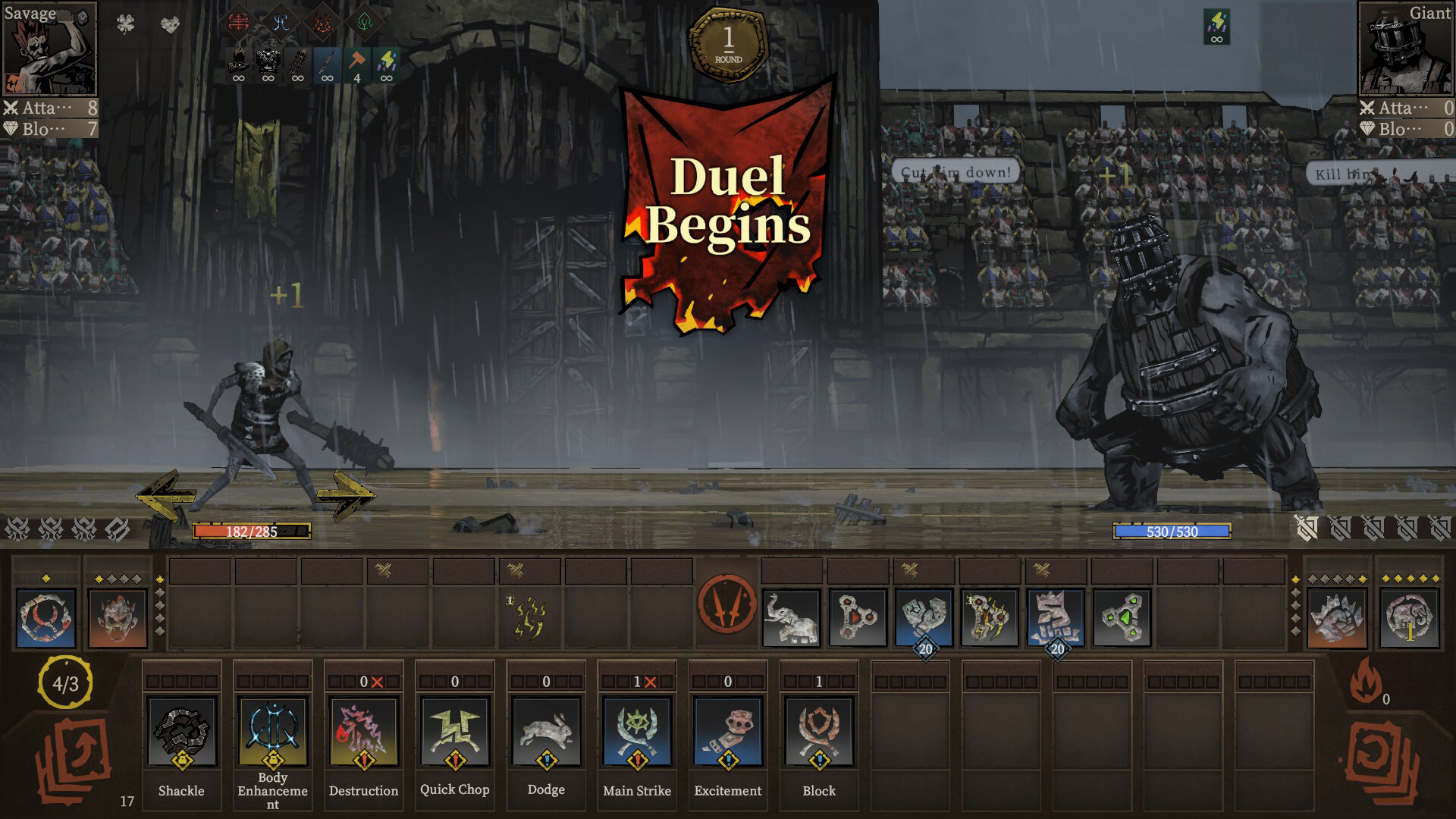Play the Quick Chop card
Screen dimensions: 1456x819
pyautogui.click(x=454, y=730)
